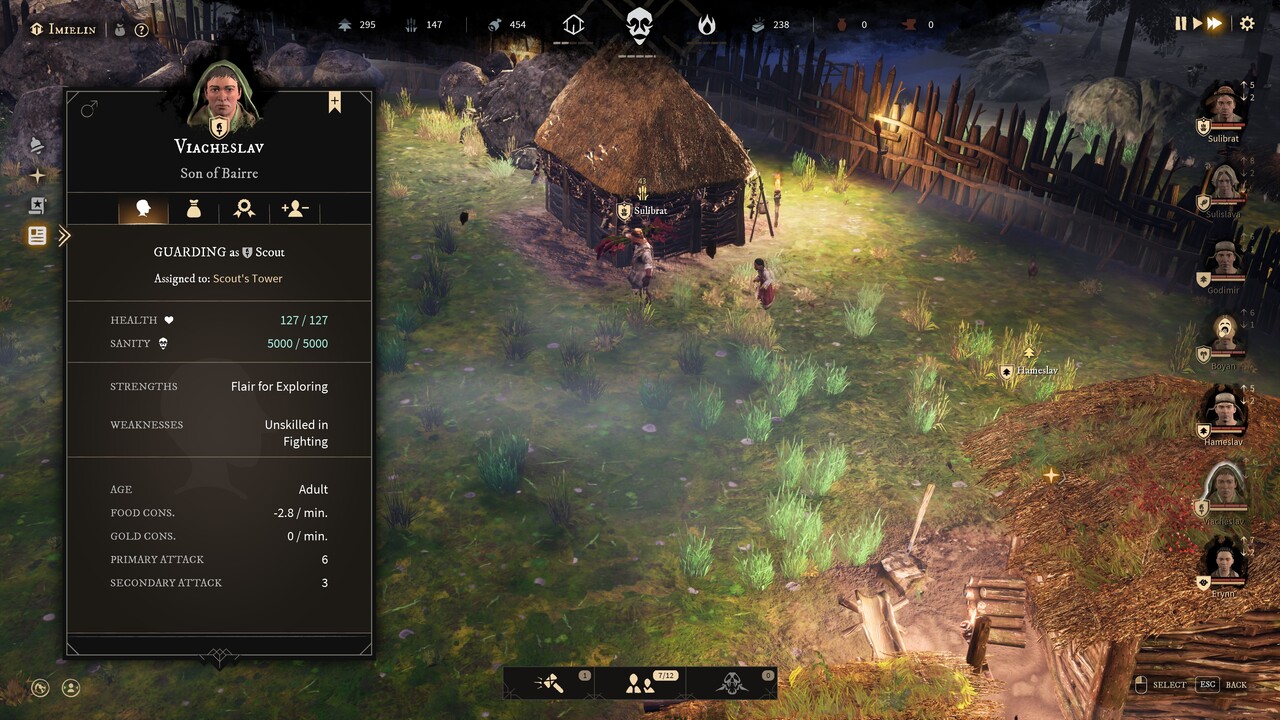
Task: Pick Erynn's portrait in villager list
Action: pos(1223,562)
